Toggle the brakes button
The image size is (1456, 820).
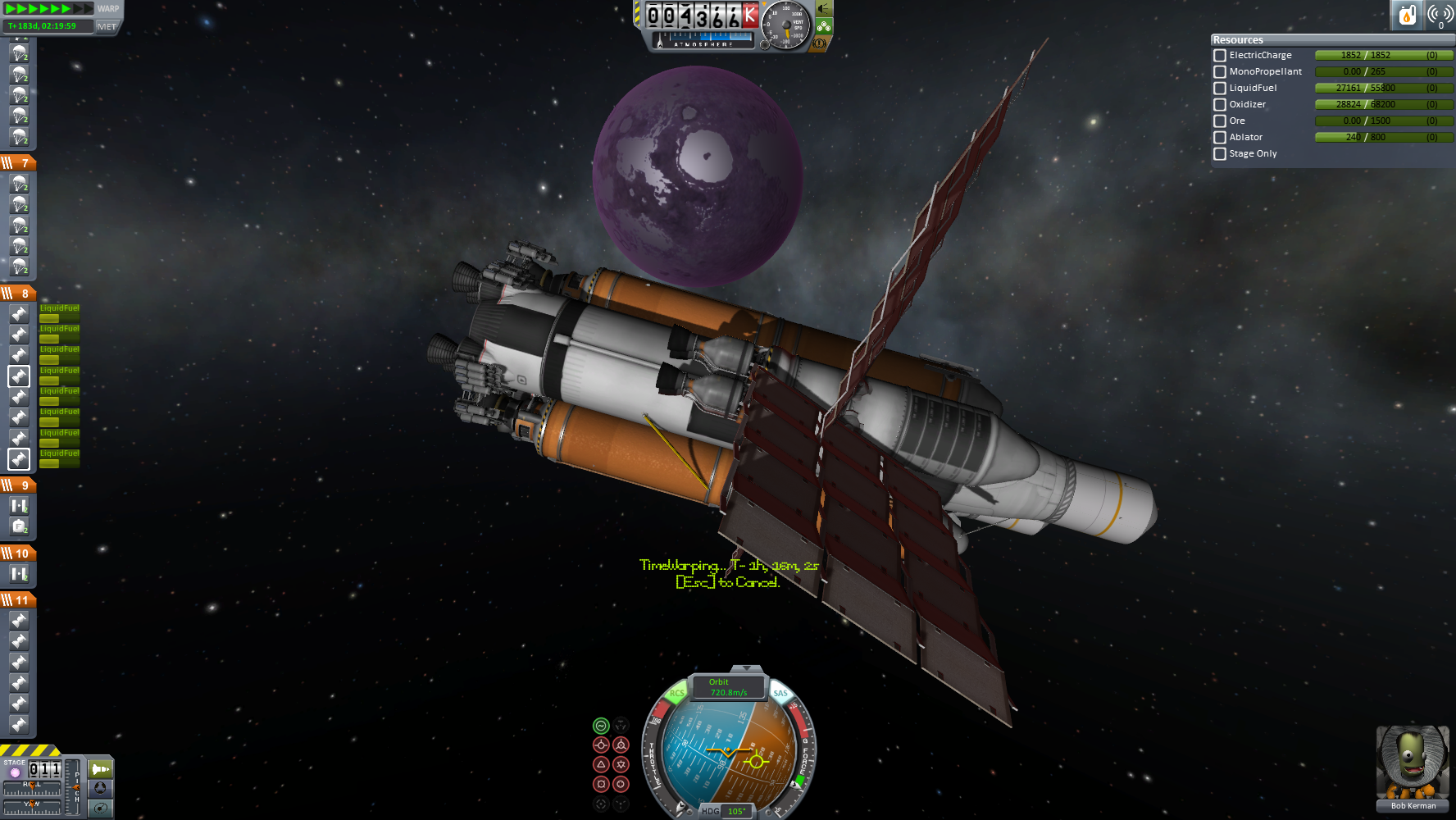pyautogui.click(x=819, y=43)
